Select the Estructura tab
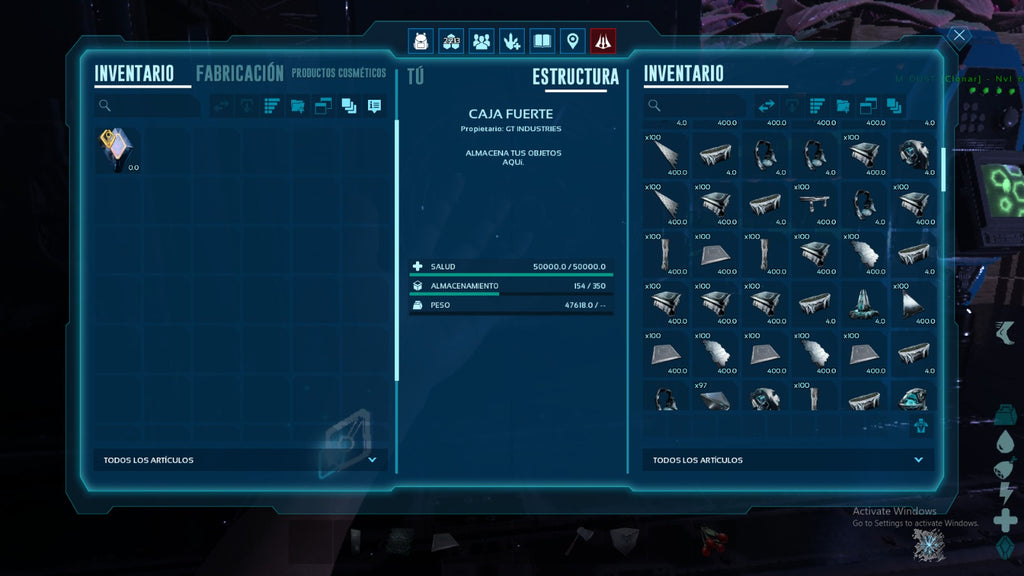The width and height of the screenshot is (1024, 576). point(575,77)
